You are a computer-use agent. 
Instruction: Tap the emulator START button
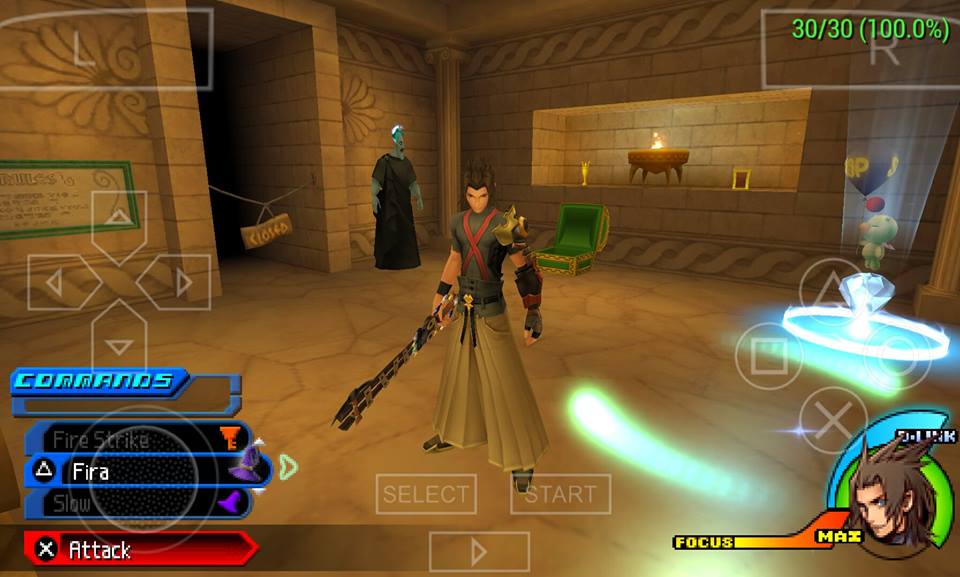point(560,494)
